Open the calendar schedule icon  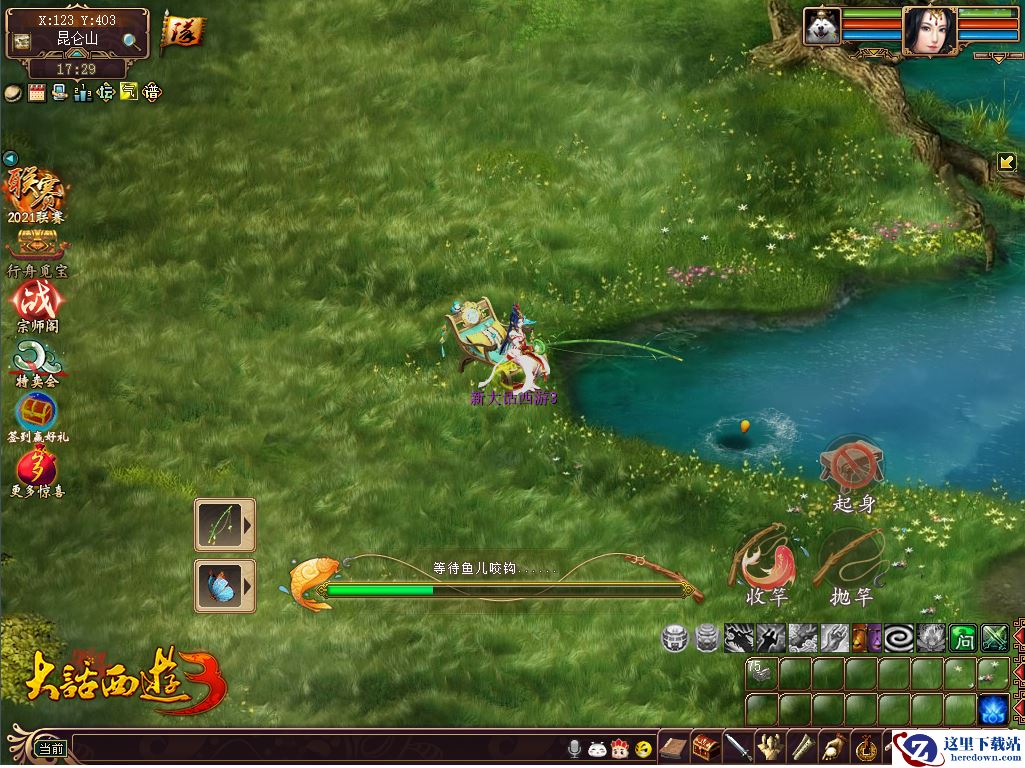37,93
